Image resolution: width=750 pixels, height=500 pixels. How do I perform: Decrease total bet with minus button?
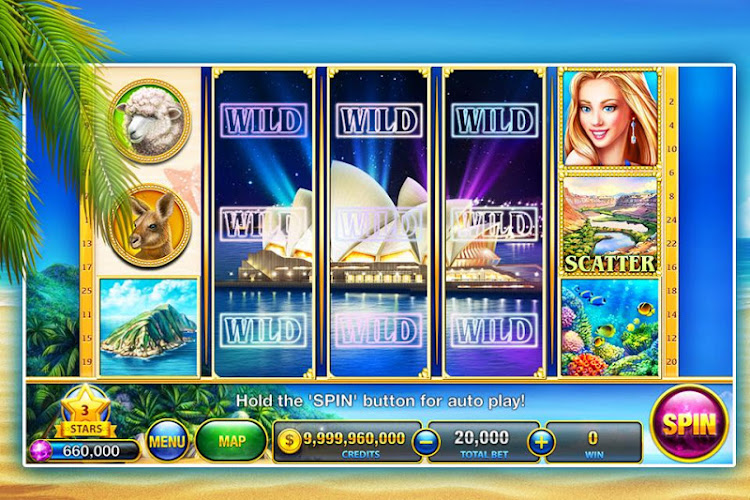(427, 441)
